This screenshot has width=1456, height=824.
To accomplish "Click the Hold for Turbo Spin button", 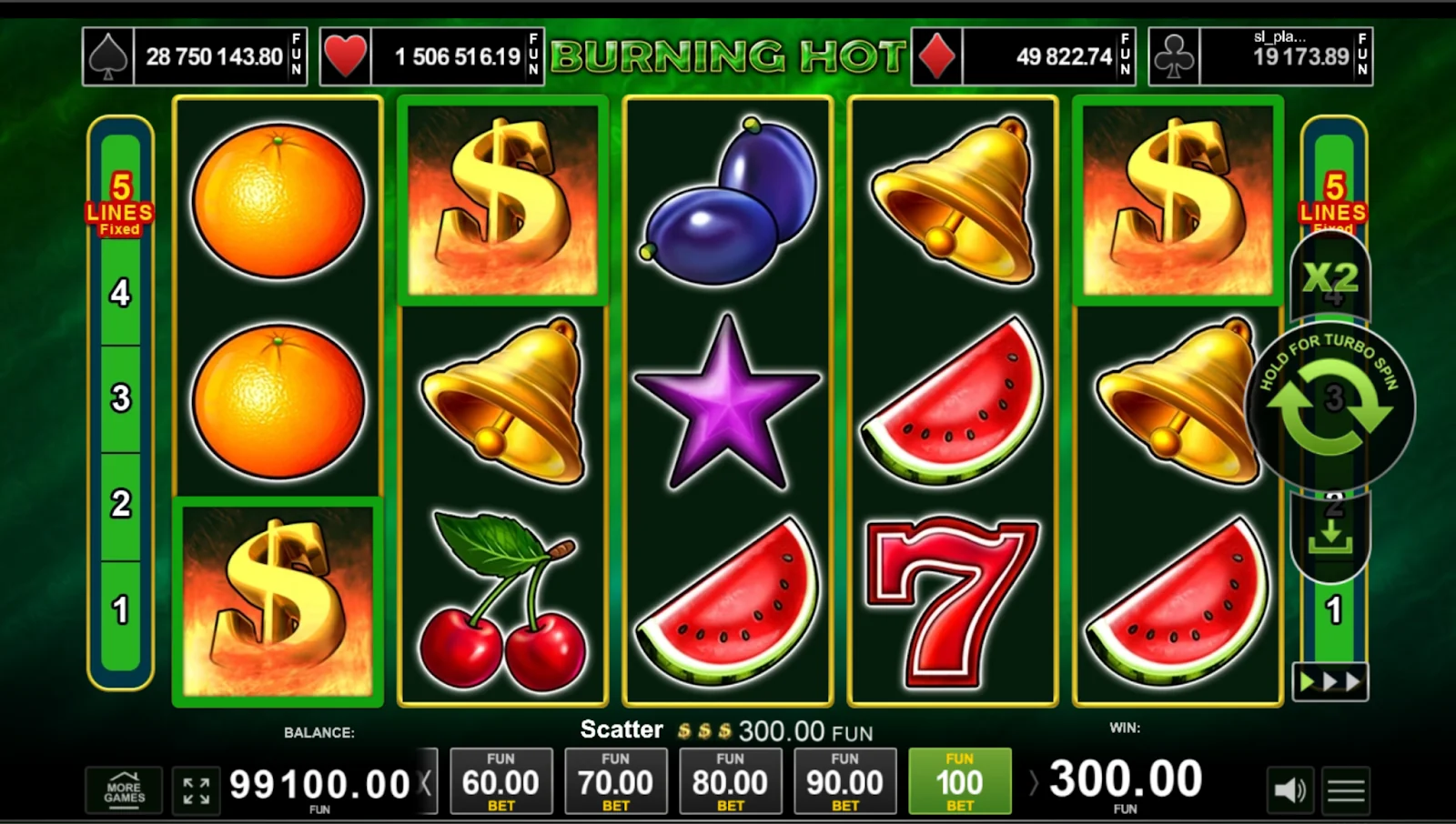I will click(x=1330, y=405).
